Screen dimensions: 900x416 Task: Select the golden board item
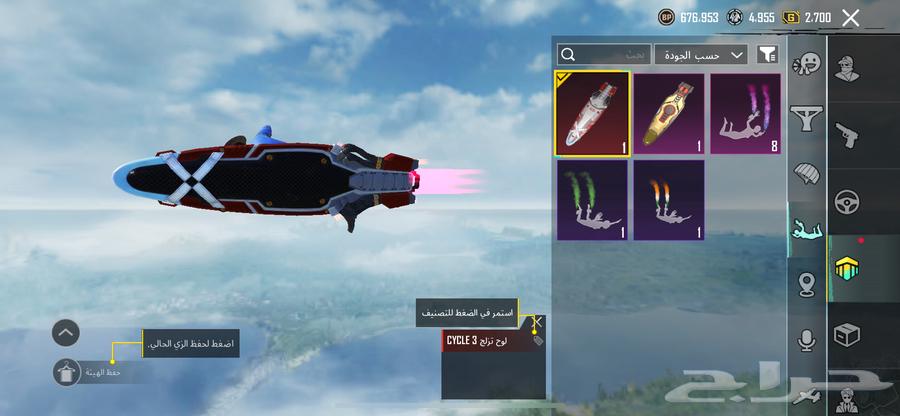coord(669,111)
